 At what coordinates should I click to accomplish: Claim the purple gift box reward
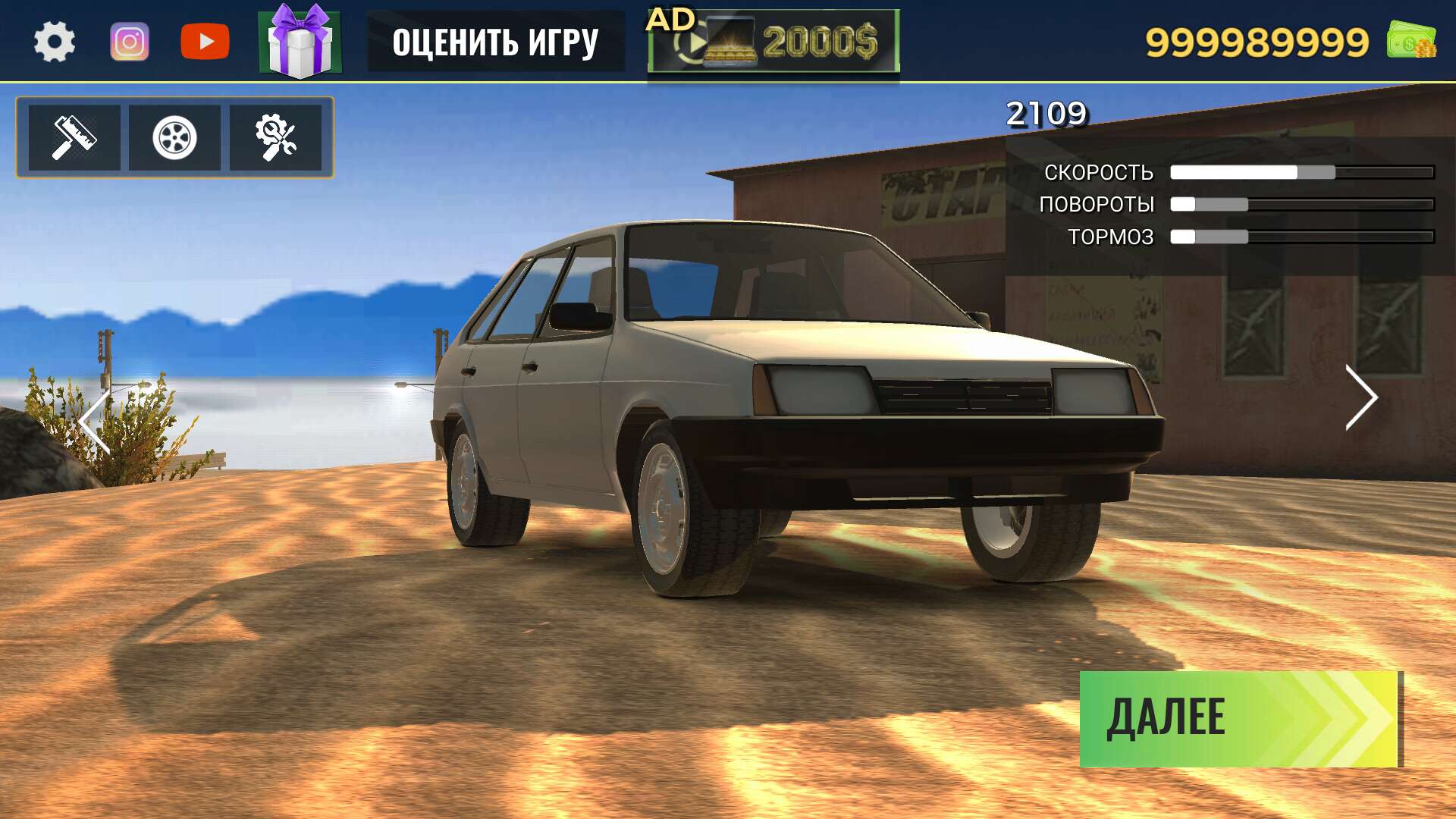pos(302,41)
